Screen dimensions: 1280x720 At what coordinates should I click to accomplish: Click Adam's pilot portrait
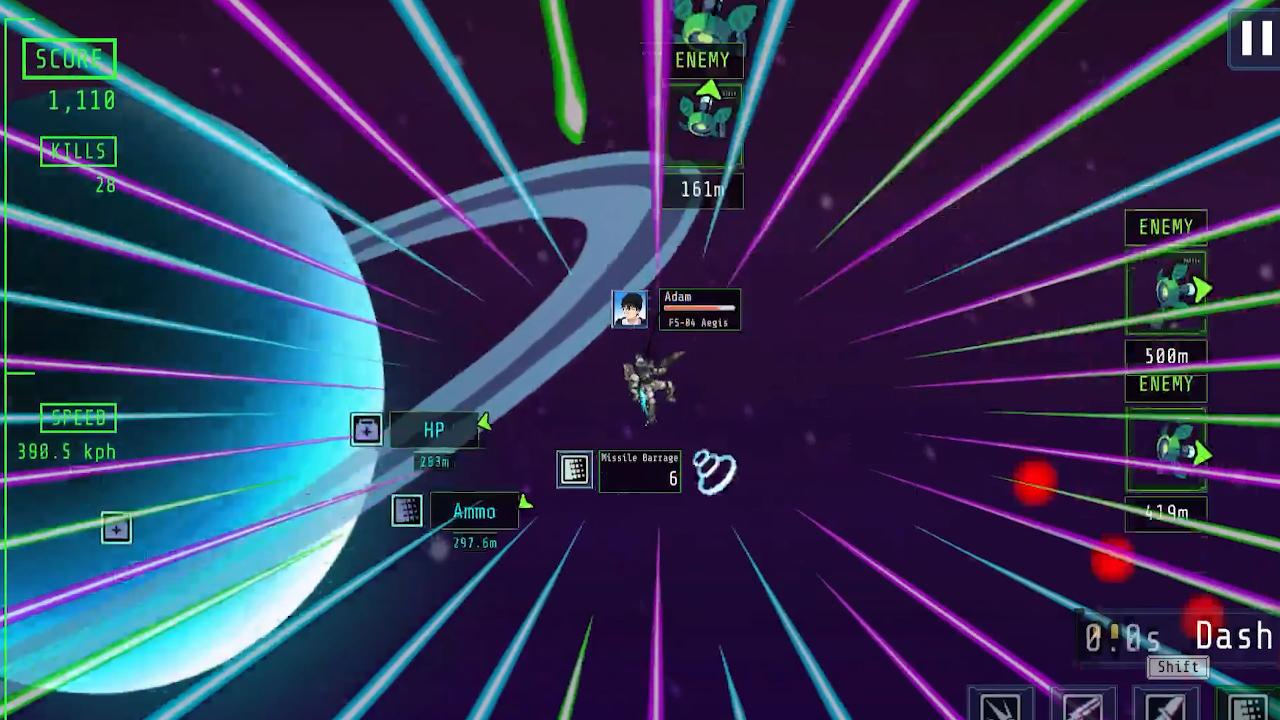[628, 309]
